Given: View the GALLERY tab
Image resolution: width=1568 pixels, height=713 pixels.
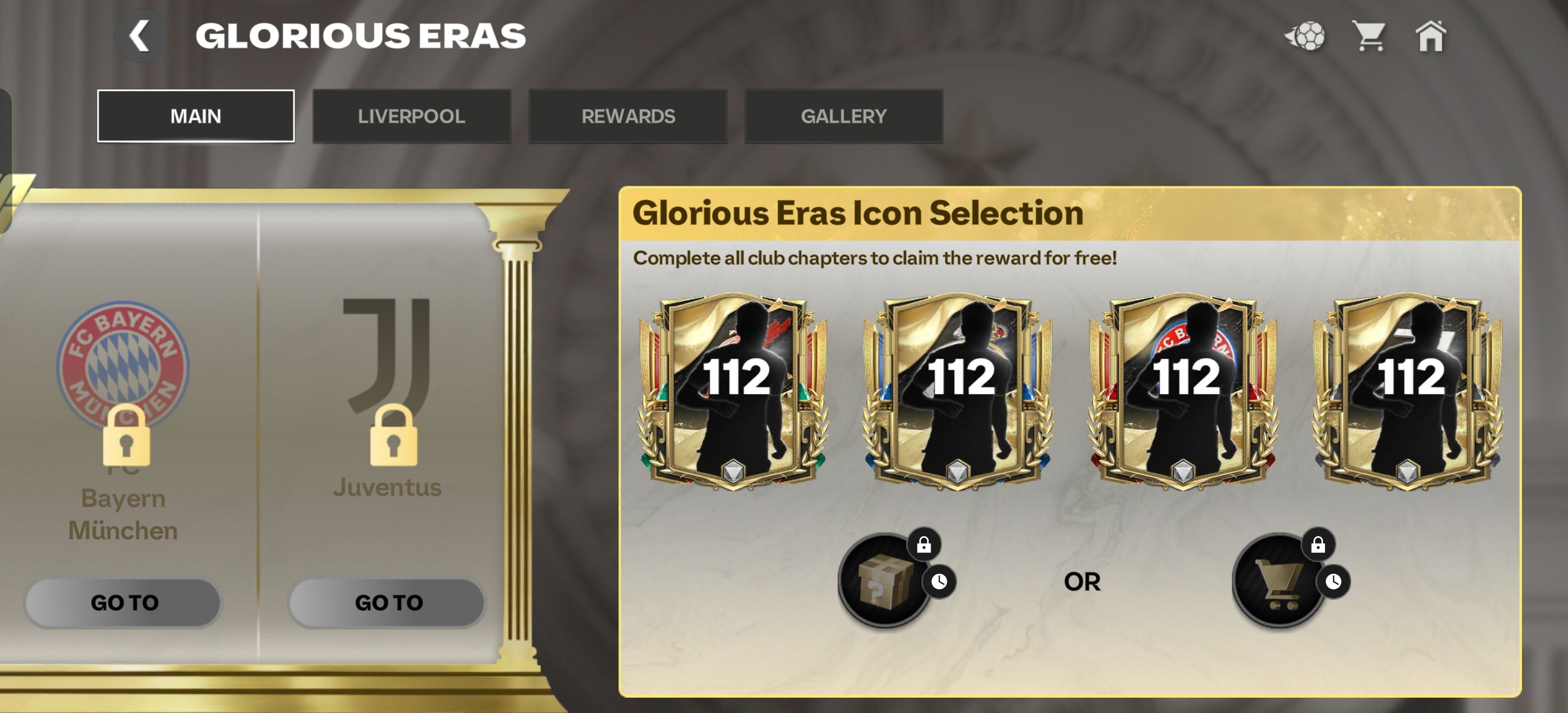Looking at the screenshot, I should pyautogui.click(x=844, y=116).
